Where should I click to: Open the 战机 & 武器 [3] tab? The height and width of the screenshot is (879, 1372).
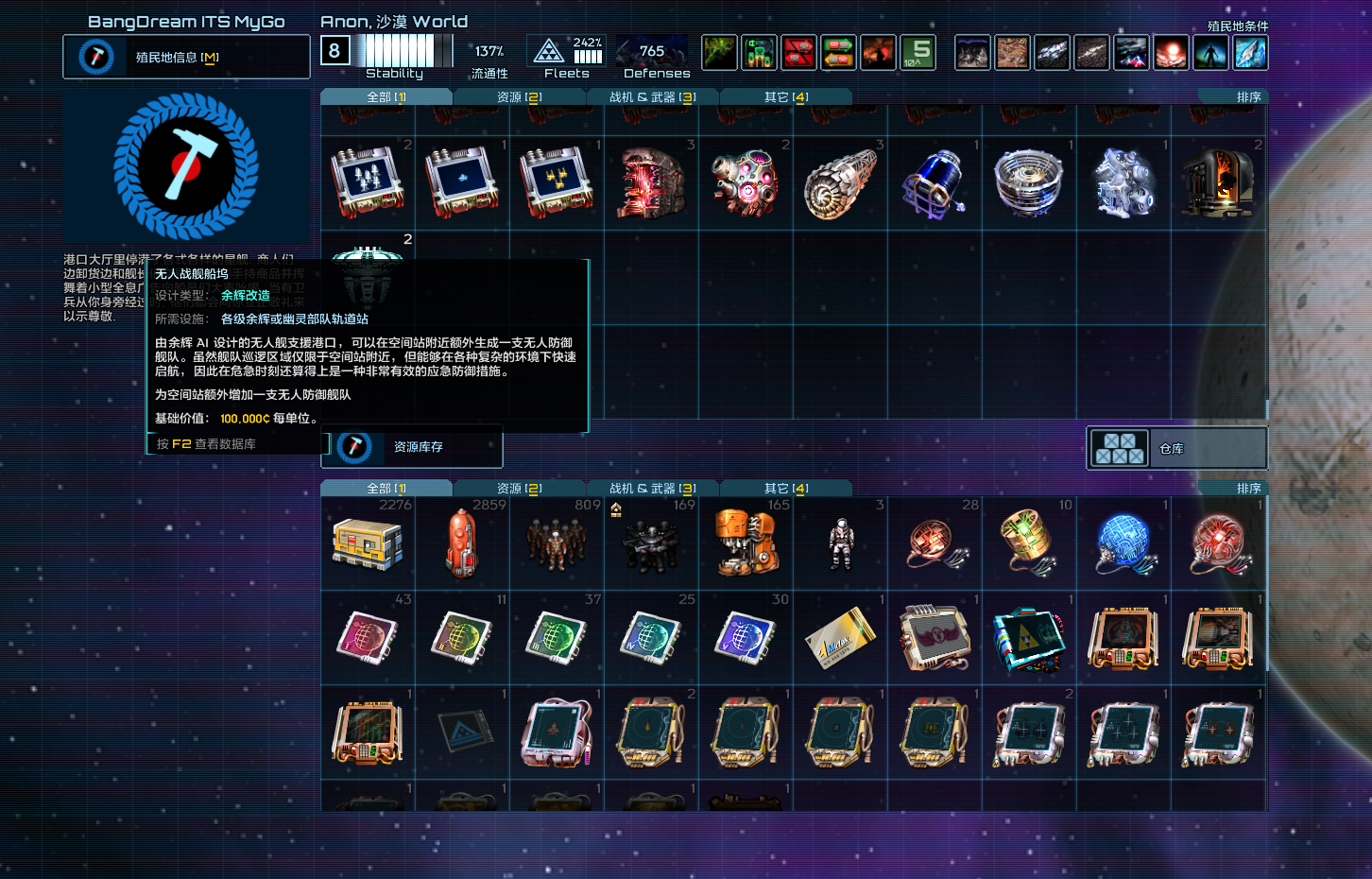pos(652,488)
